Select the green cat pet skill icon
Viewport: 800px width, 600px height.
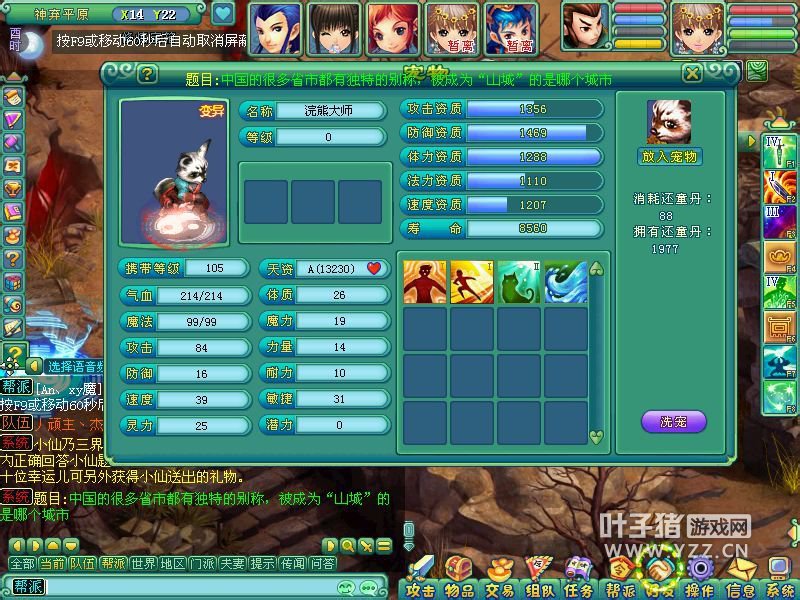pyautogui.click(x=519, y=282)
